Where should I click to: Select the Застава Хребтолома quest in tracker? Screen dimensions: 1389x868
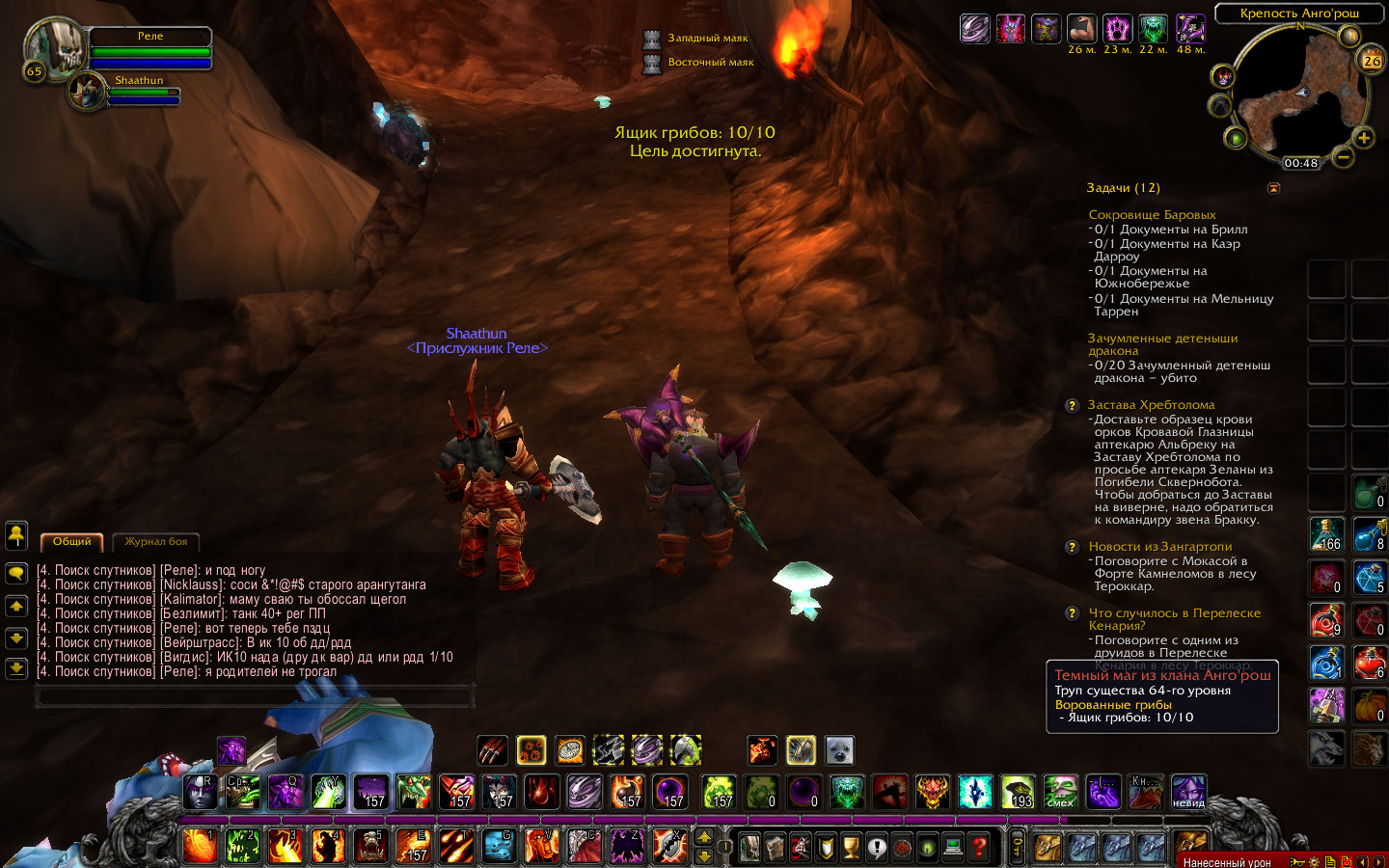(1151, 405)
